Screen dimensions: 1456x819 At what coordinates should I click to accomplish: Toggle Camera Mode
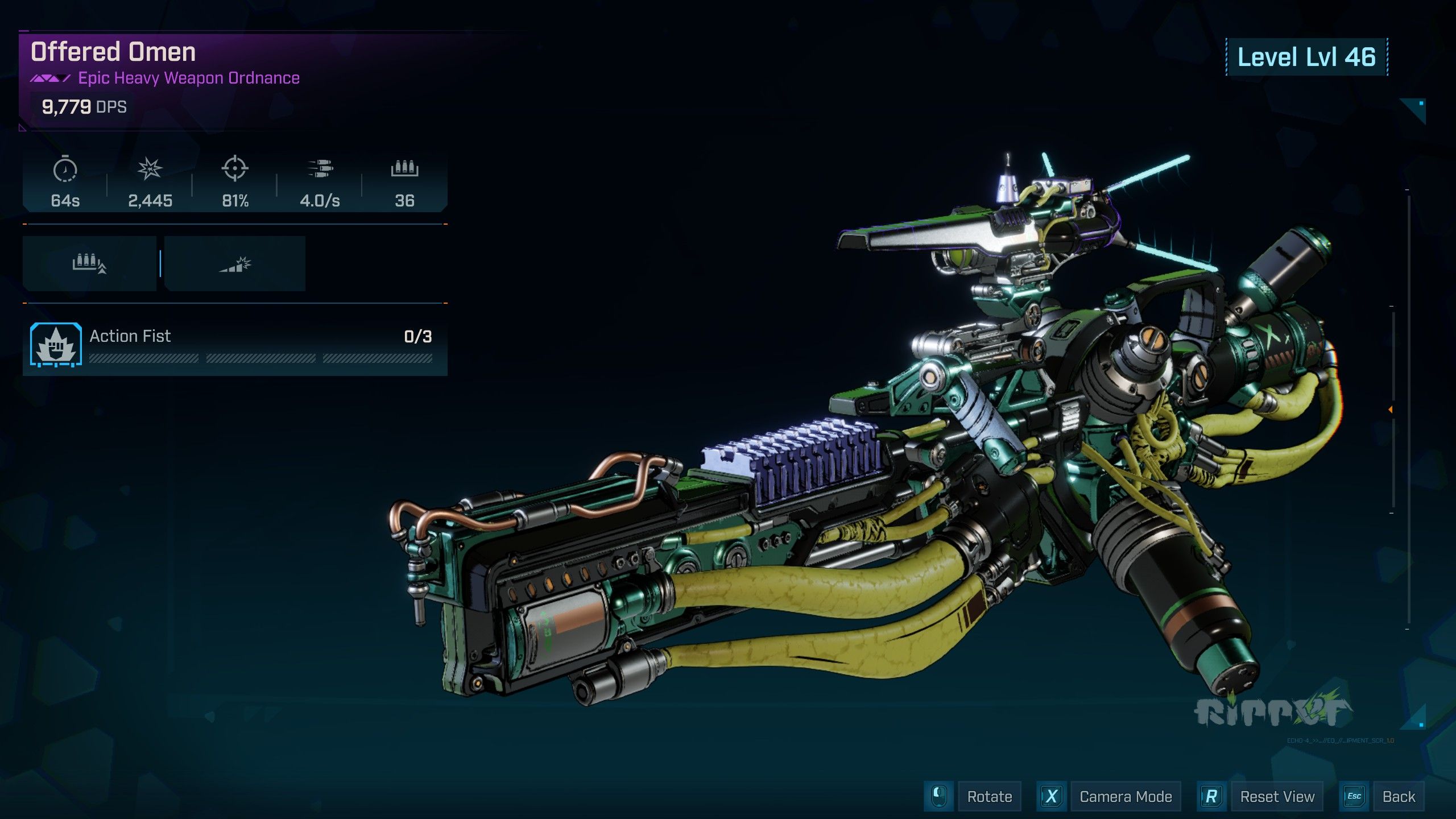coord(1125,797)
